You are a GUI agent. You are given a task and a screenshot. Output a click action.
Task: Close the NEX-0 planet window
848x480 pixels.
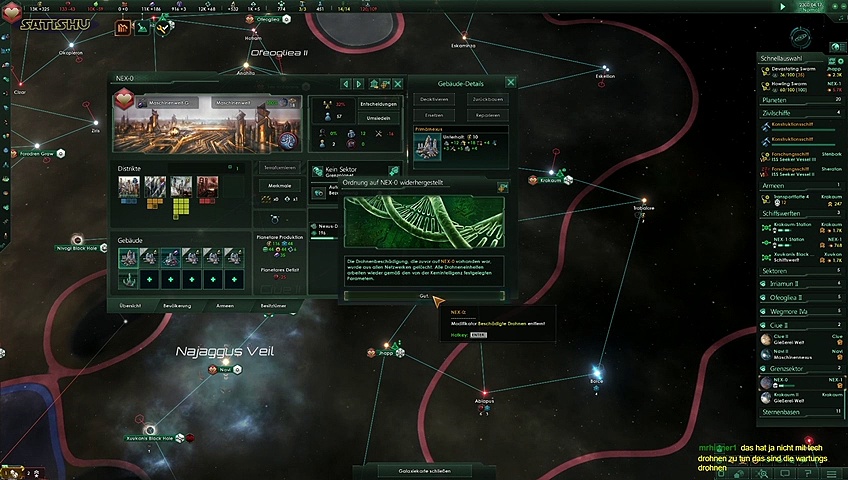(x=399, y=84)
